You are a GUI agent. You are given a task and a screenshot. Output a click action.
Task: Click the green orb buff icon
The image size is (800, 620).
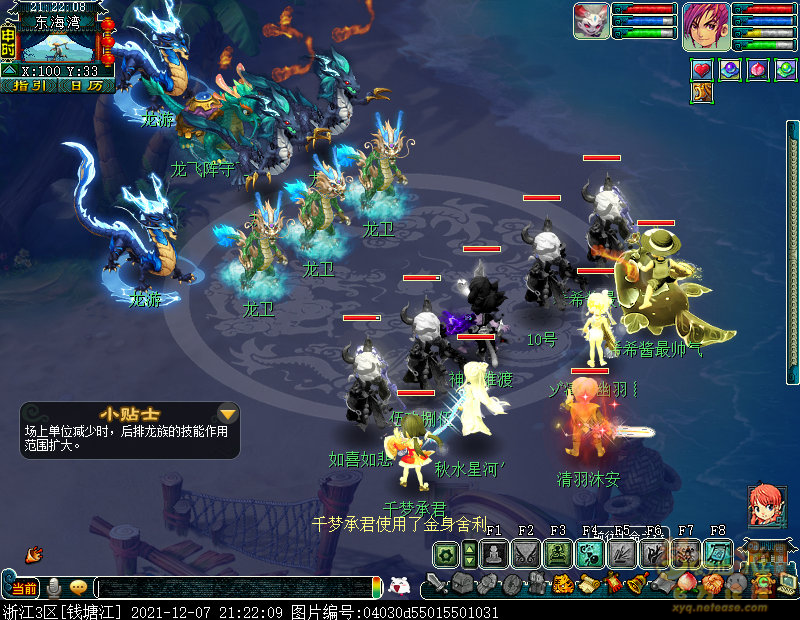coord(786,70)
